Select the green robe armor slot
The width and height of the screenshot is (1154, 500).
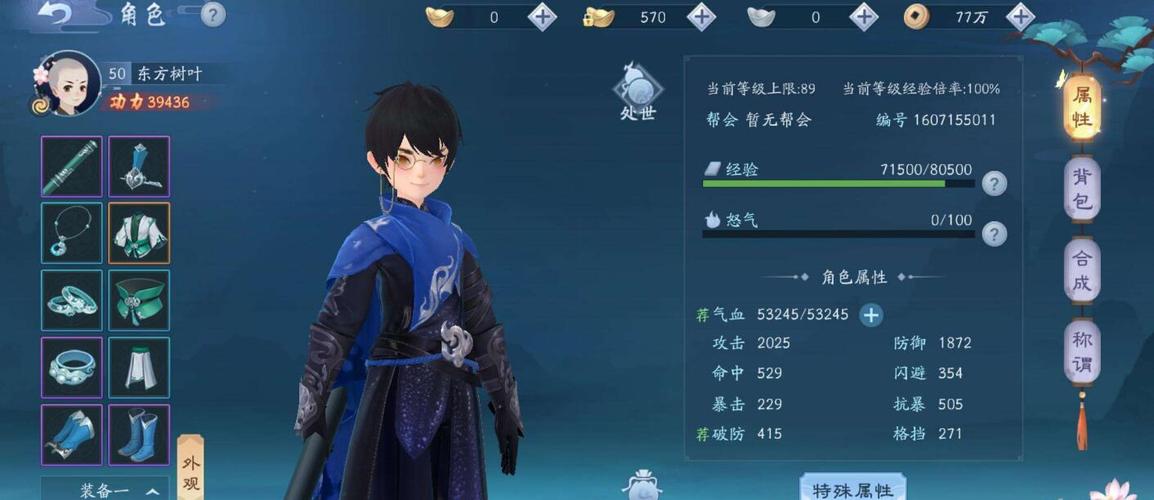(139, 233)
